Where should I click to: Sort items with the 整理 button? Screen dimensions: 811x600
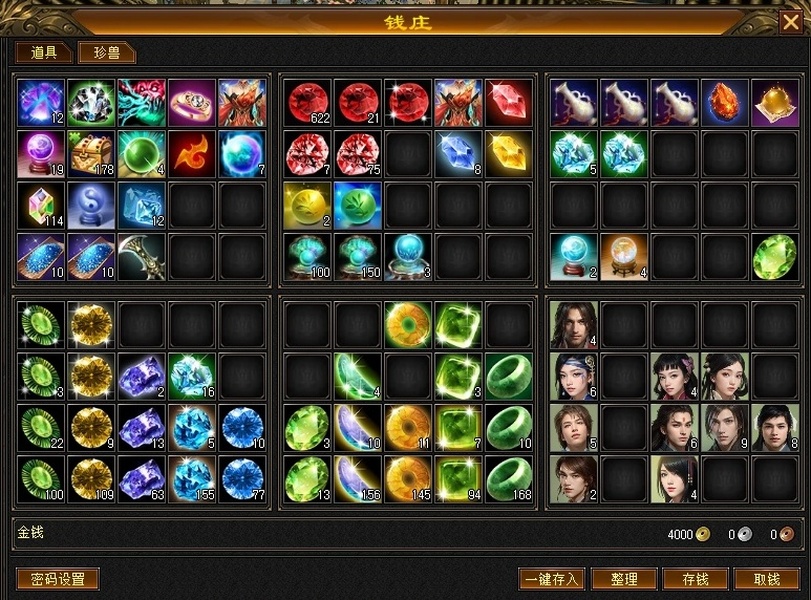pos(624,579)
